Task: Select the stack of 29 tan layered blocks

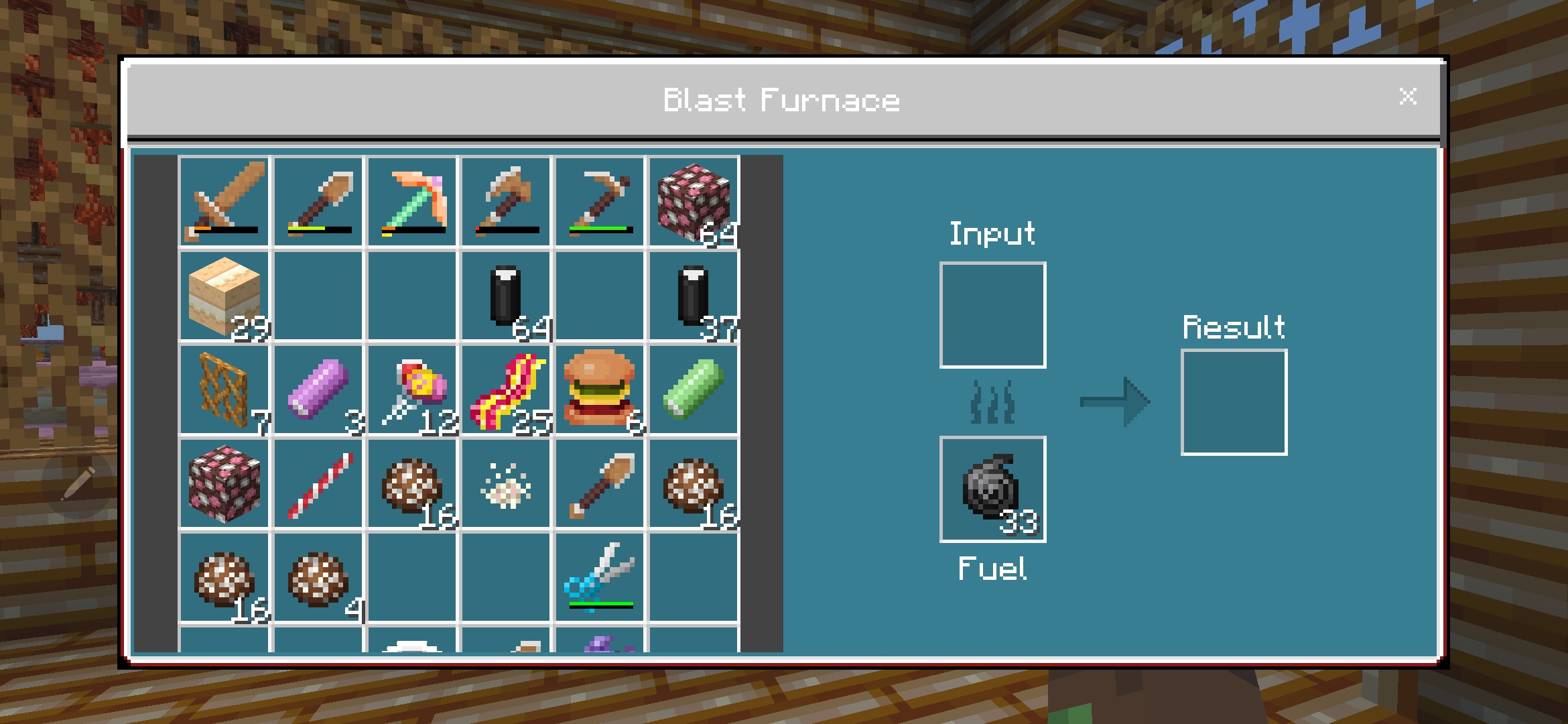Action: click(x=224, y=295)
